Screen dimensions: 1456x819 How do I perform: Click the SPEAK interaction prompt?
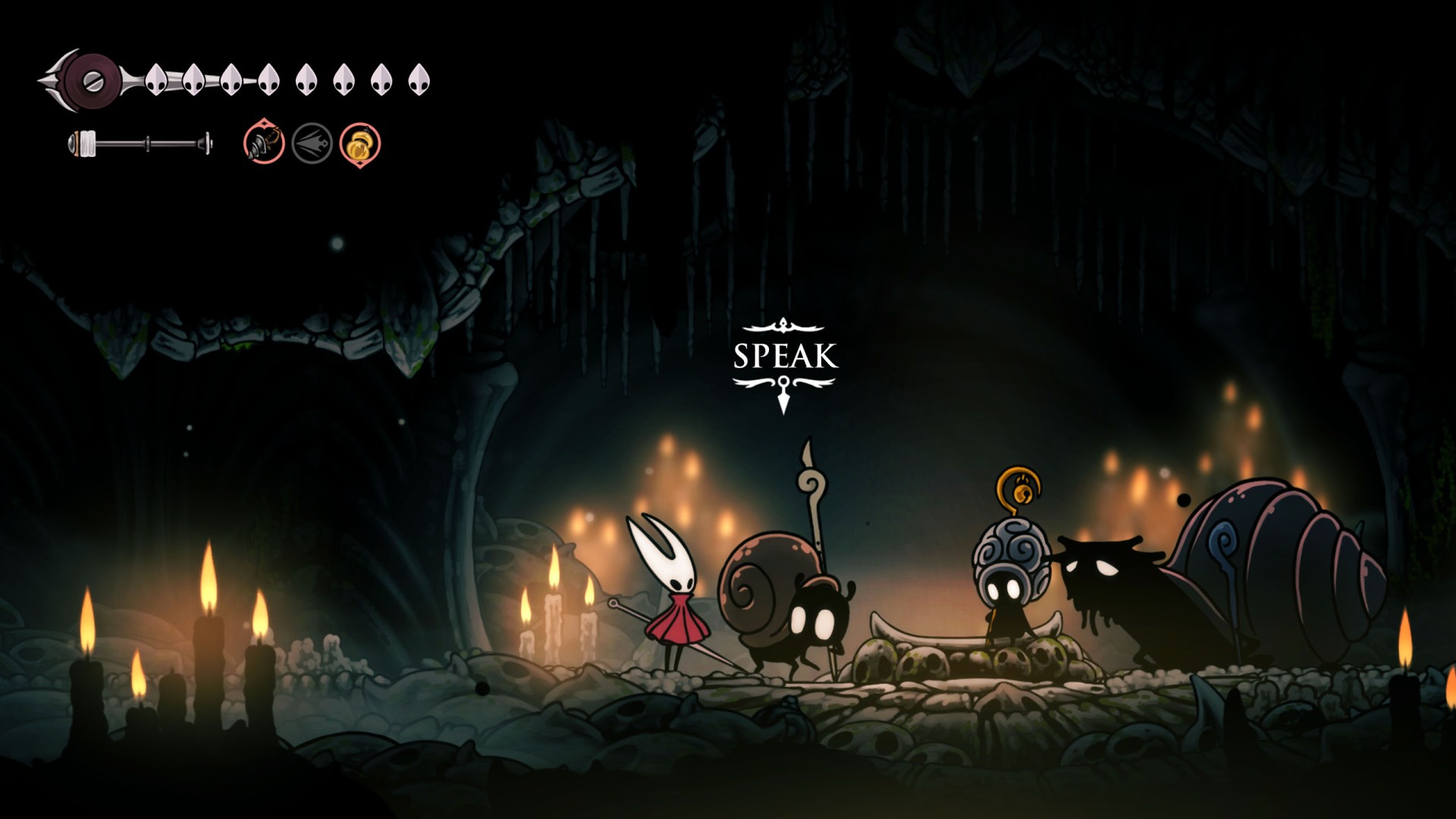tap(785, 357)
